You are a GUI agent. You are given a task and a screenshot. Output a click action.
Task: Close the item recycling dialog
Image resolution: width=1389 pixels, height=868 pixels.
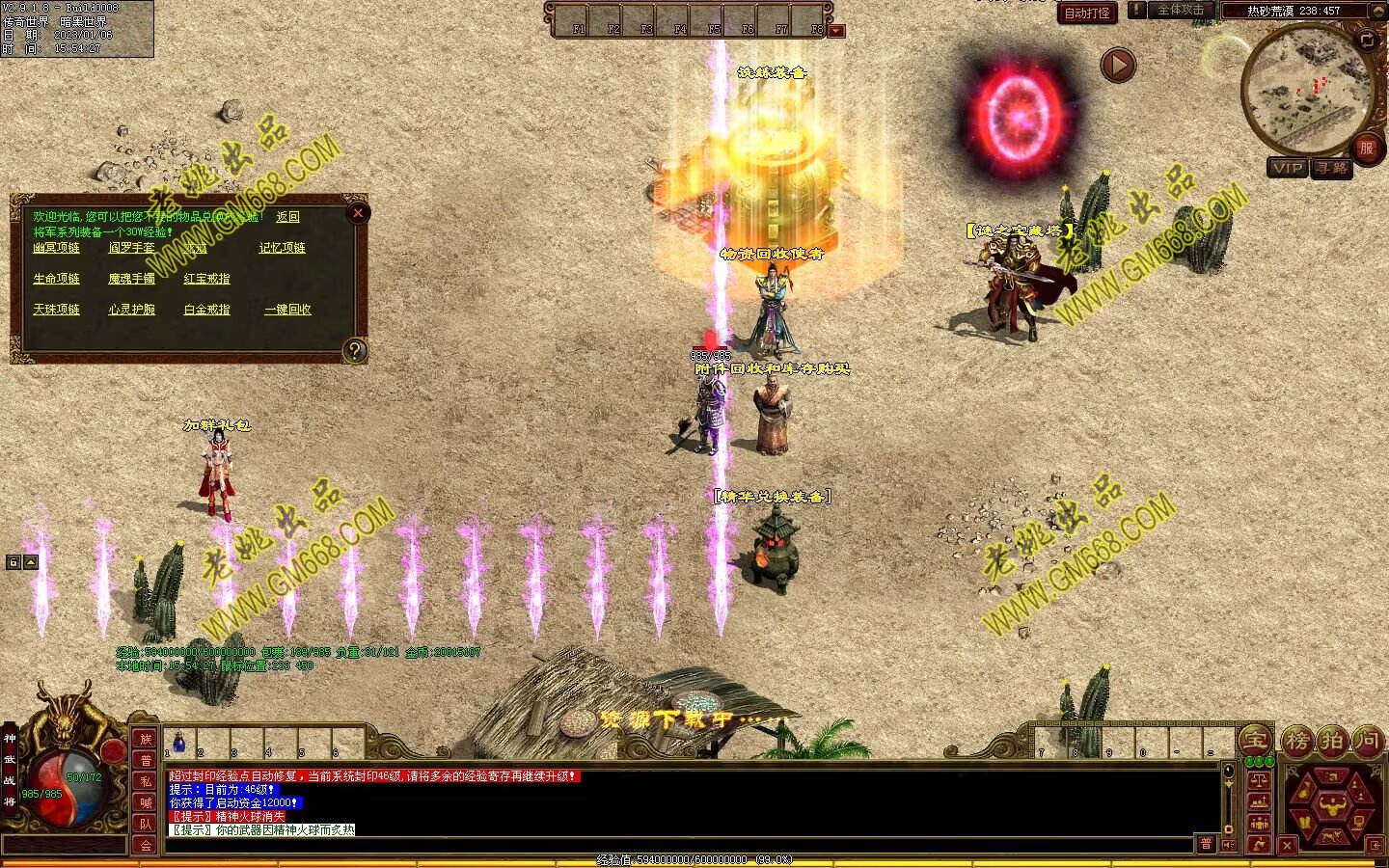(358, 213)
